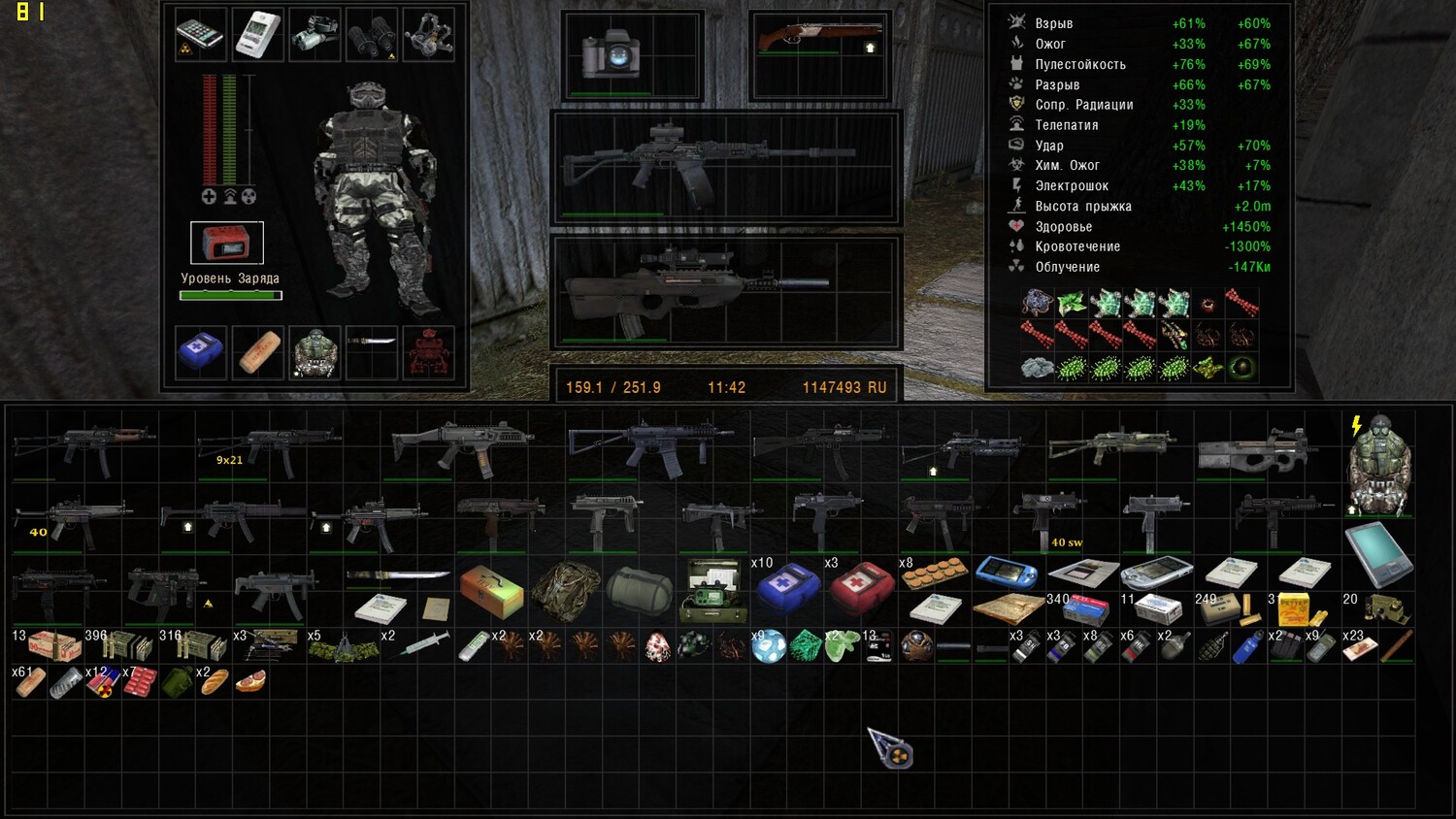Select the bread loaves stack
The image size is (1456, 819).
point(215,682)
